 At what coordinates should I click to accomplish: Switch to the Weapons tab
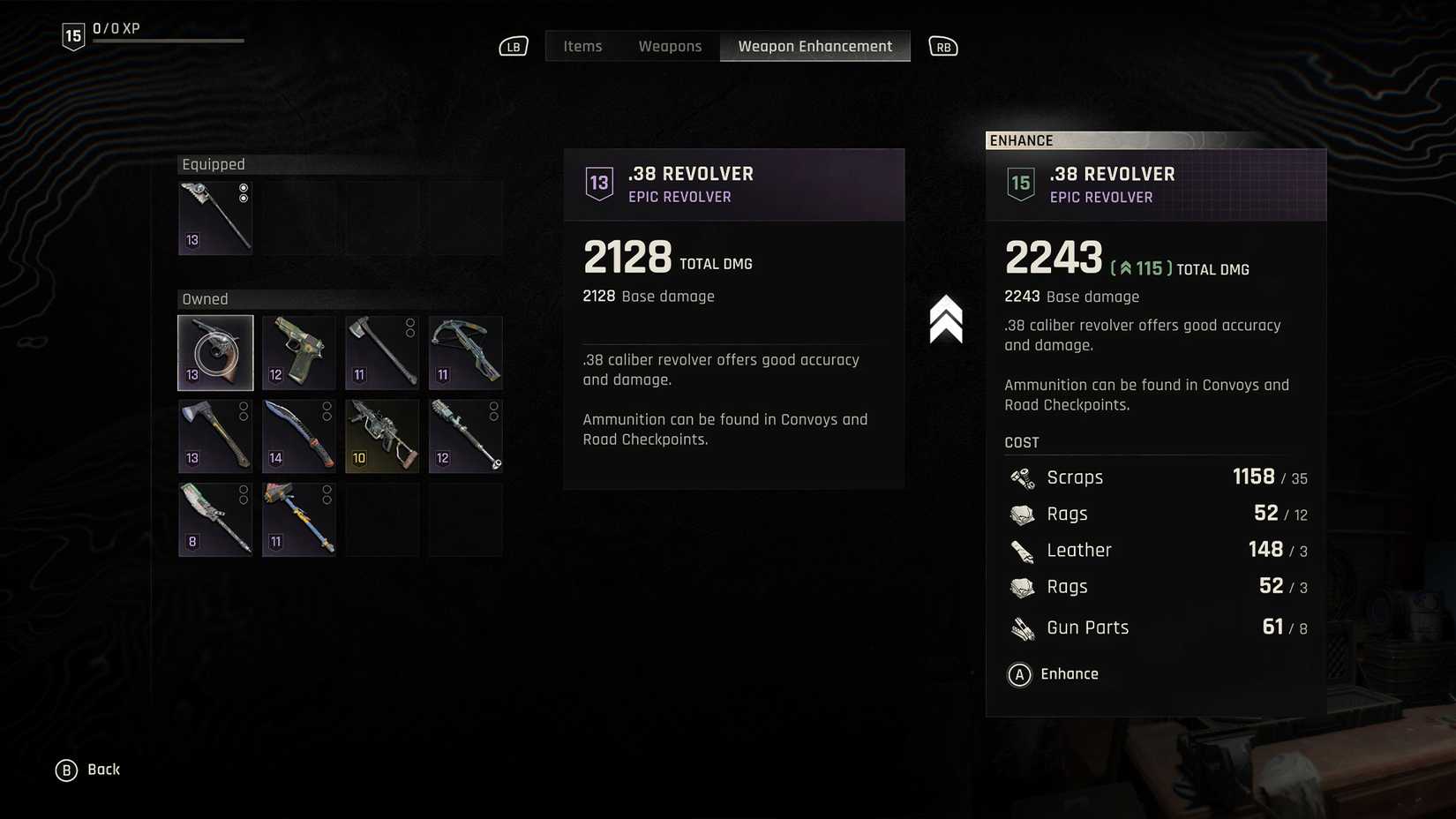coord(671,45)
